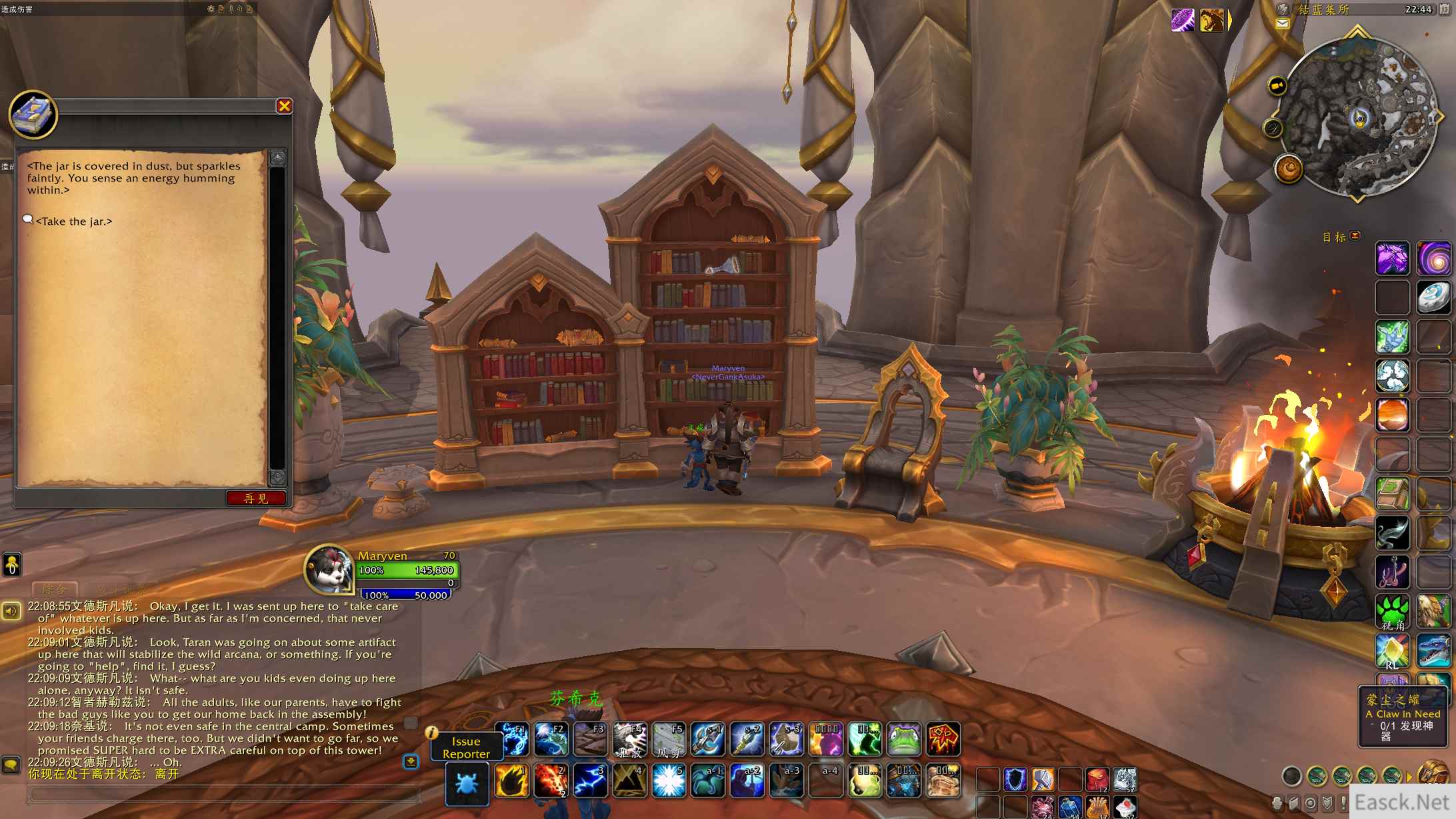Image resolution: width=1456 pixels, height=819 pixels.
Task: Choose the "Take the jar" dialogue option
Action: pyautogui.click(x=73, y=221)
